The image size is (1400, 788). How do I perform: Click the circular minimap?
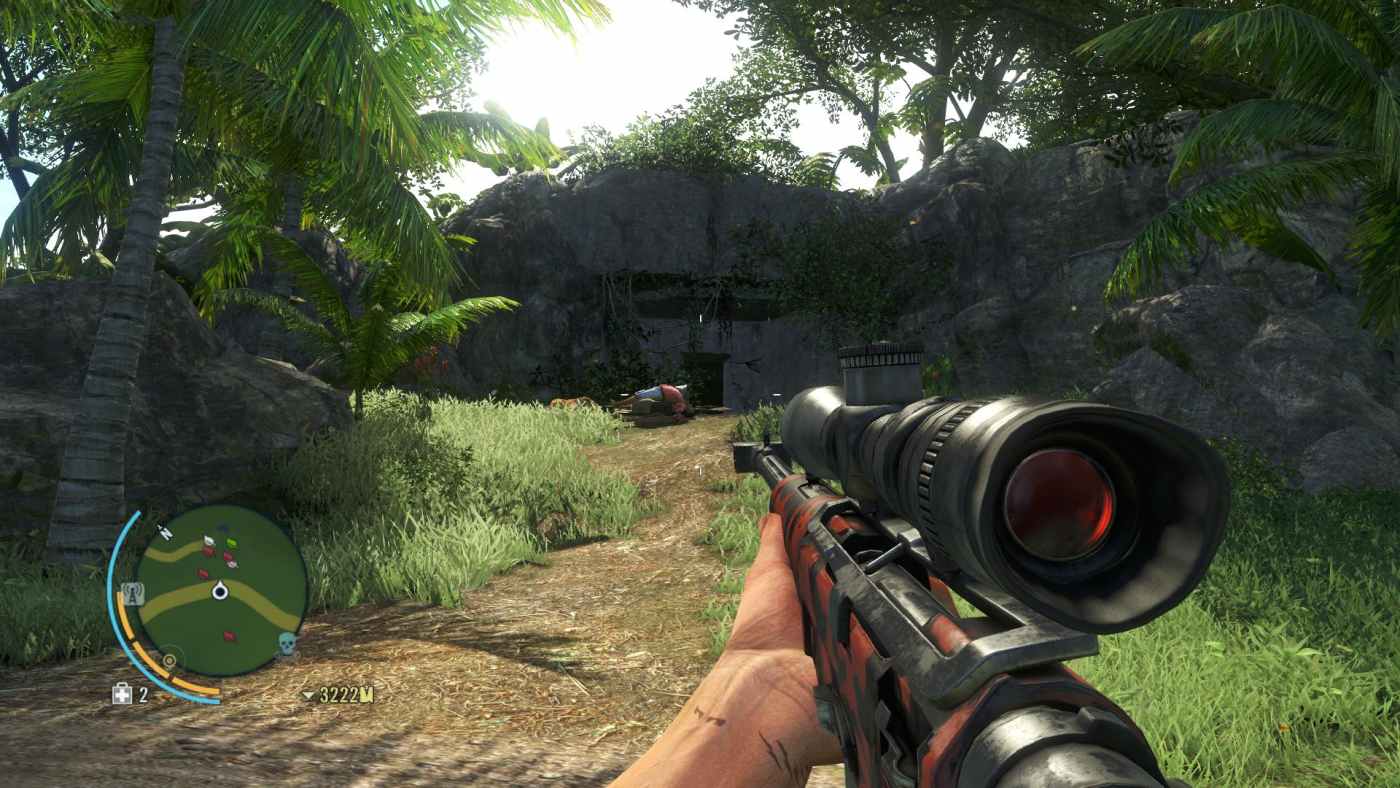pyautogui.click(x=221, y=591)
